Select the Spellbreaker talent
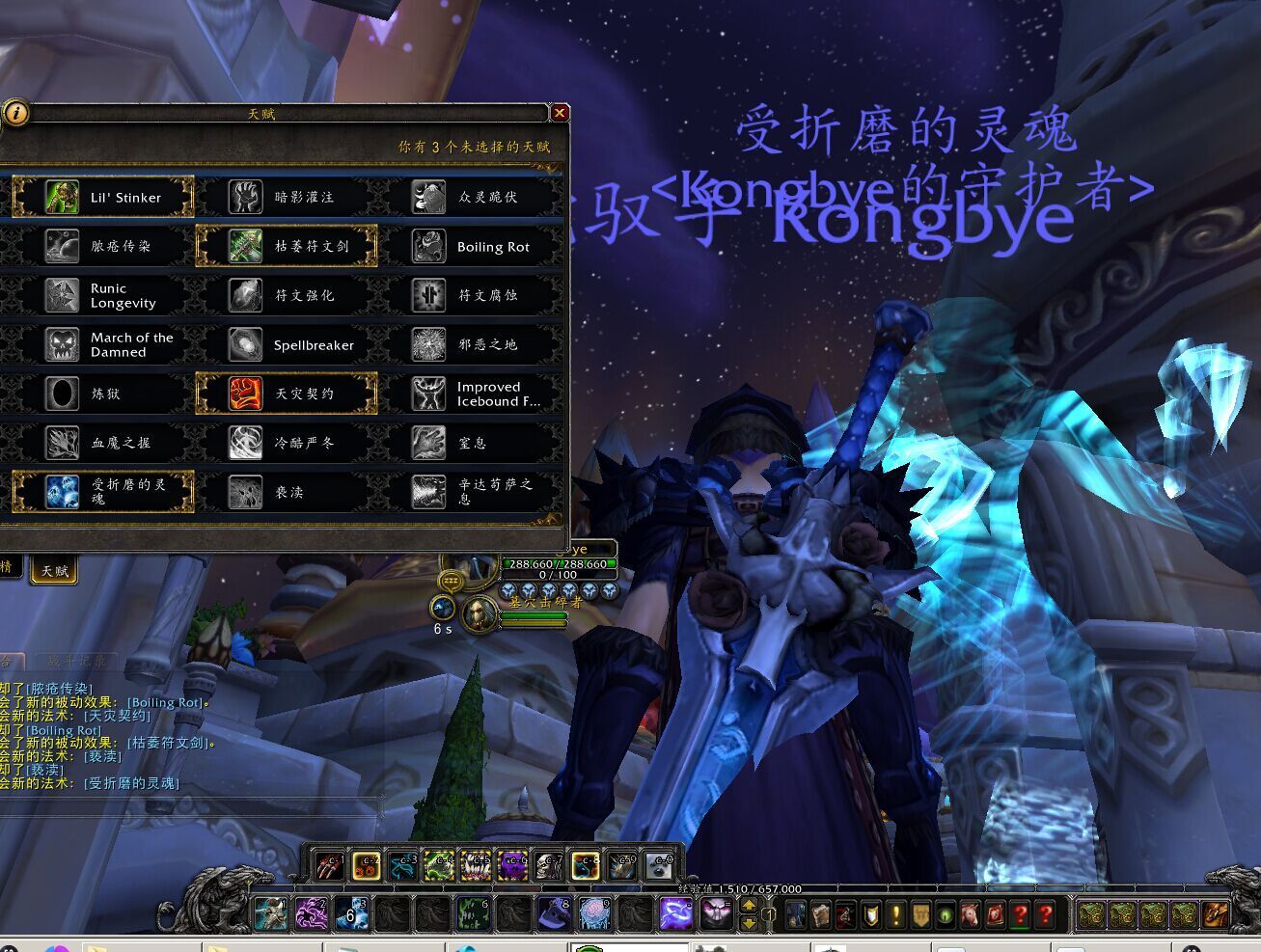This screenshot has width=1261, height=952. tap(287, 344)
